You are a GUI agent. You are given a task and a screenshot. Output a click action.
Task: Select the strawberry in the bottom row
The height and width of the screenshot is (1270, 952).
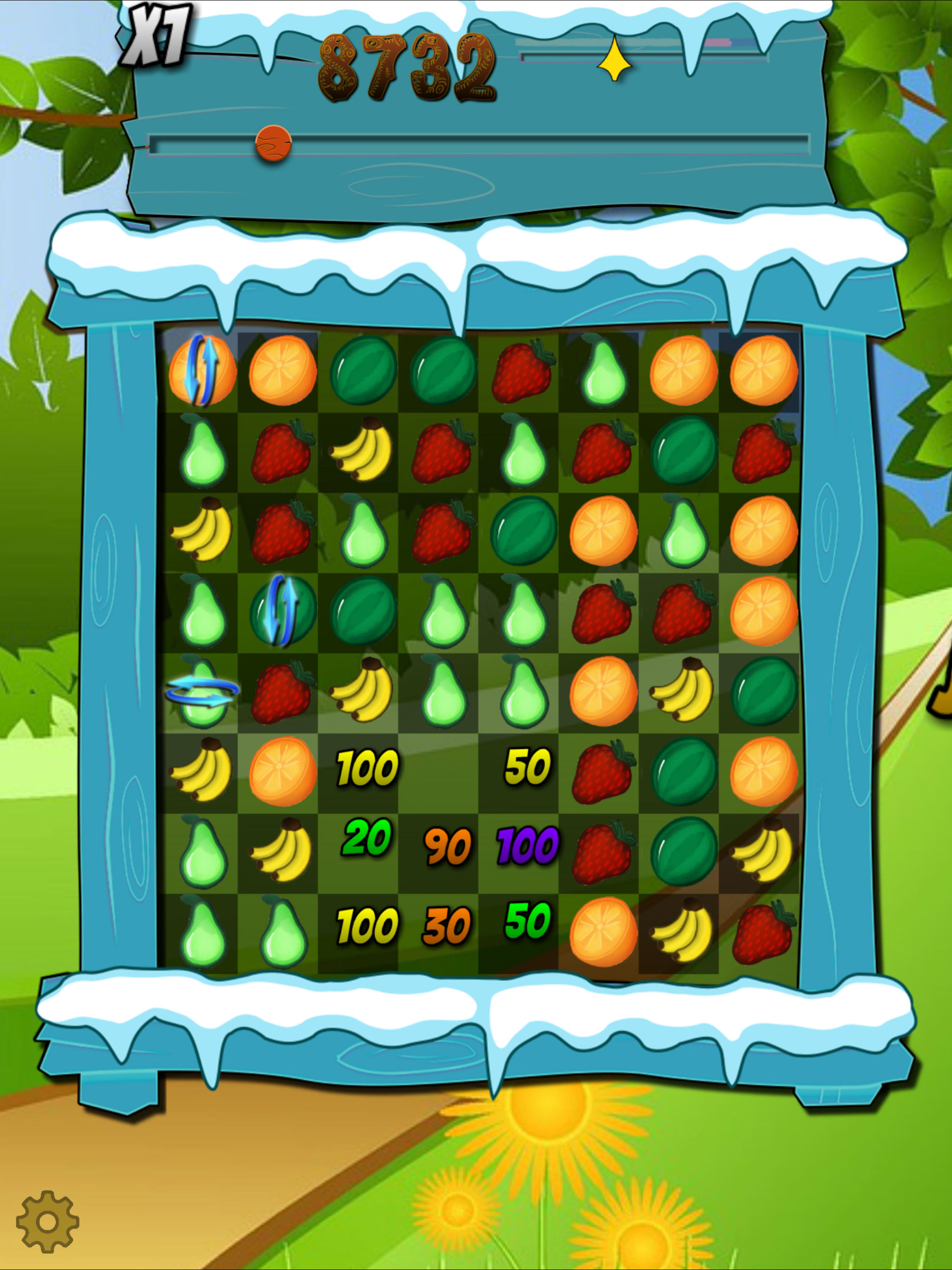[763, 933]
